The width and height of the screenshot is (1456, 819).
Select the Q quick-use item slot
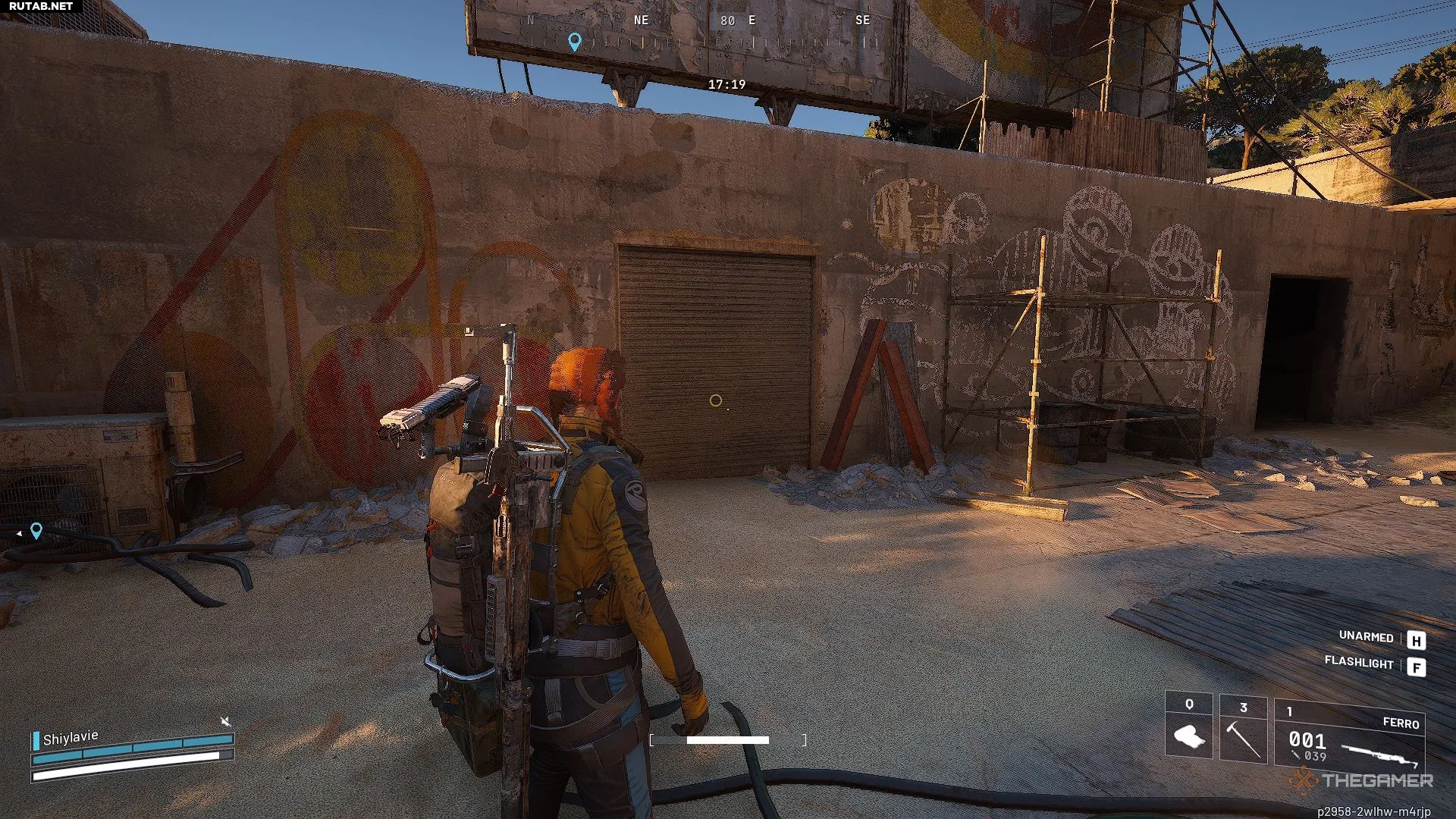(x=1188, y=726)
